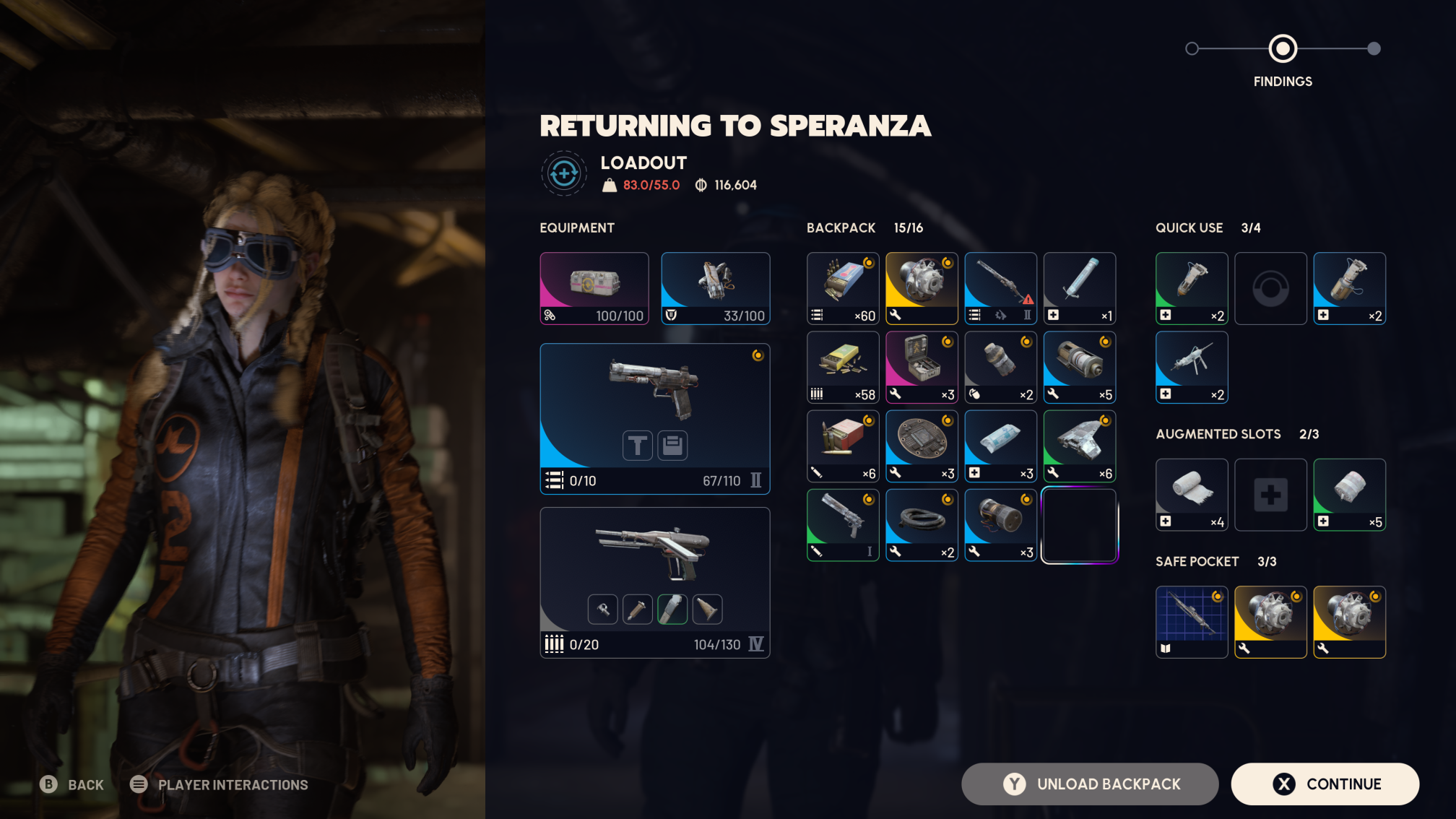Select the pistol weapon slot with 0/10 ammo
The height and width of the screenshot is (819, 1456).
coord(654,418)
